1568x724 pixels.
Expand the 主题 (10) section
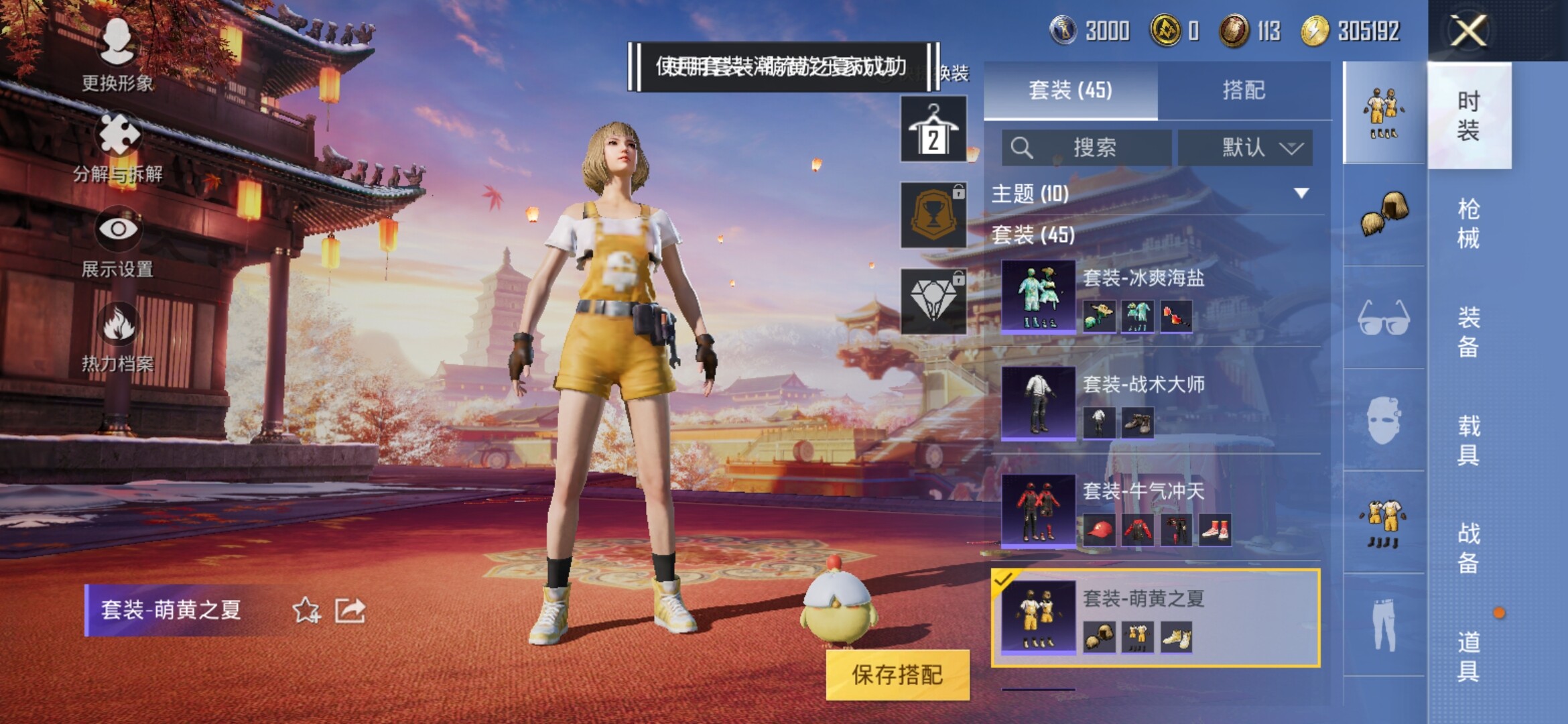click(1301, 194)
